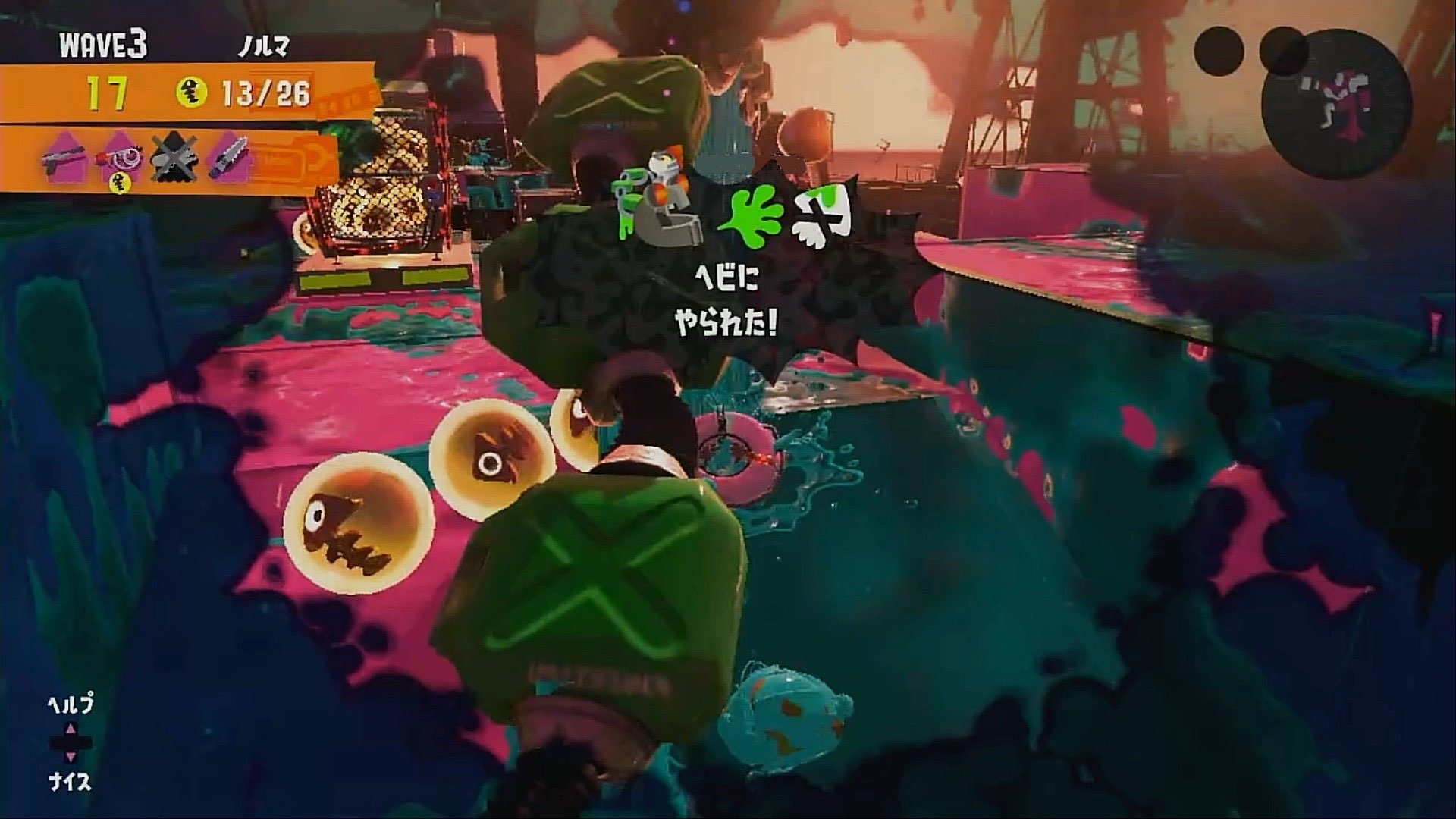
Task: Choose the teammate icon with the saw-blade weapon
Action: point(227,158)
